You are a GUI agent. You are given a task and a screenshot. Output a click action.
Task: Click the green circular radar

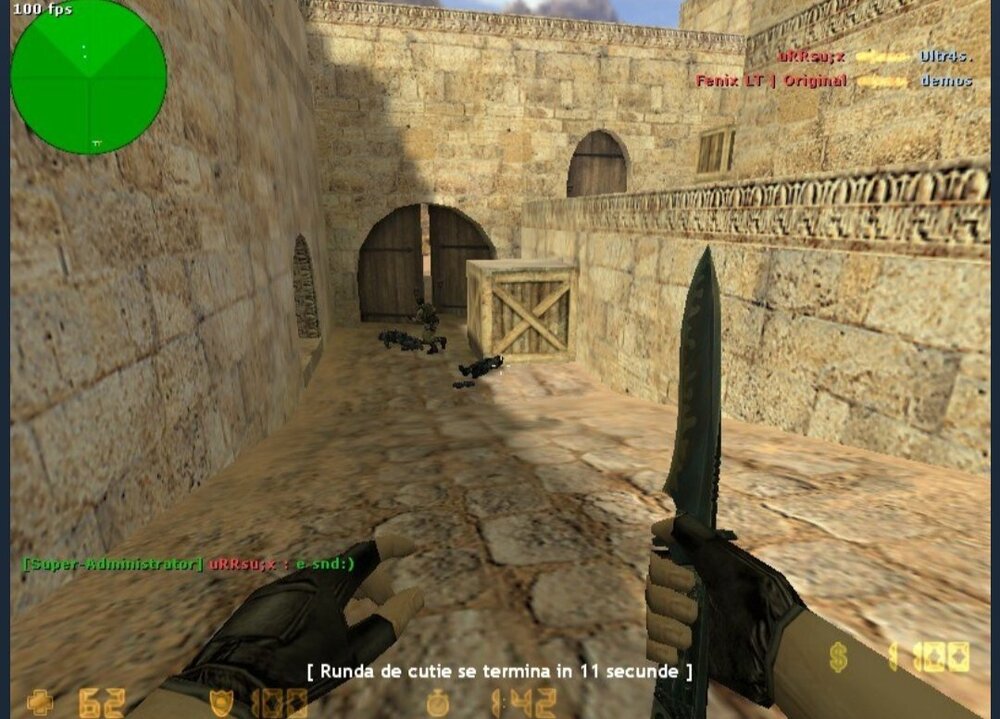tap(88, 77)
